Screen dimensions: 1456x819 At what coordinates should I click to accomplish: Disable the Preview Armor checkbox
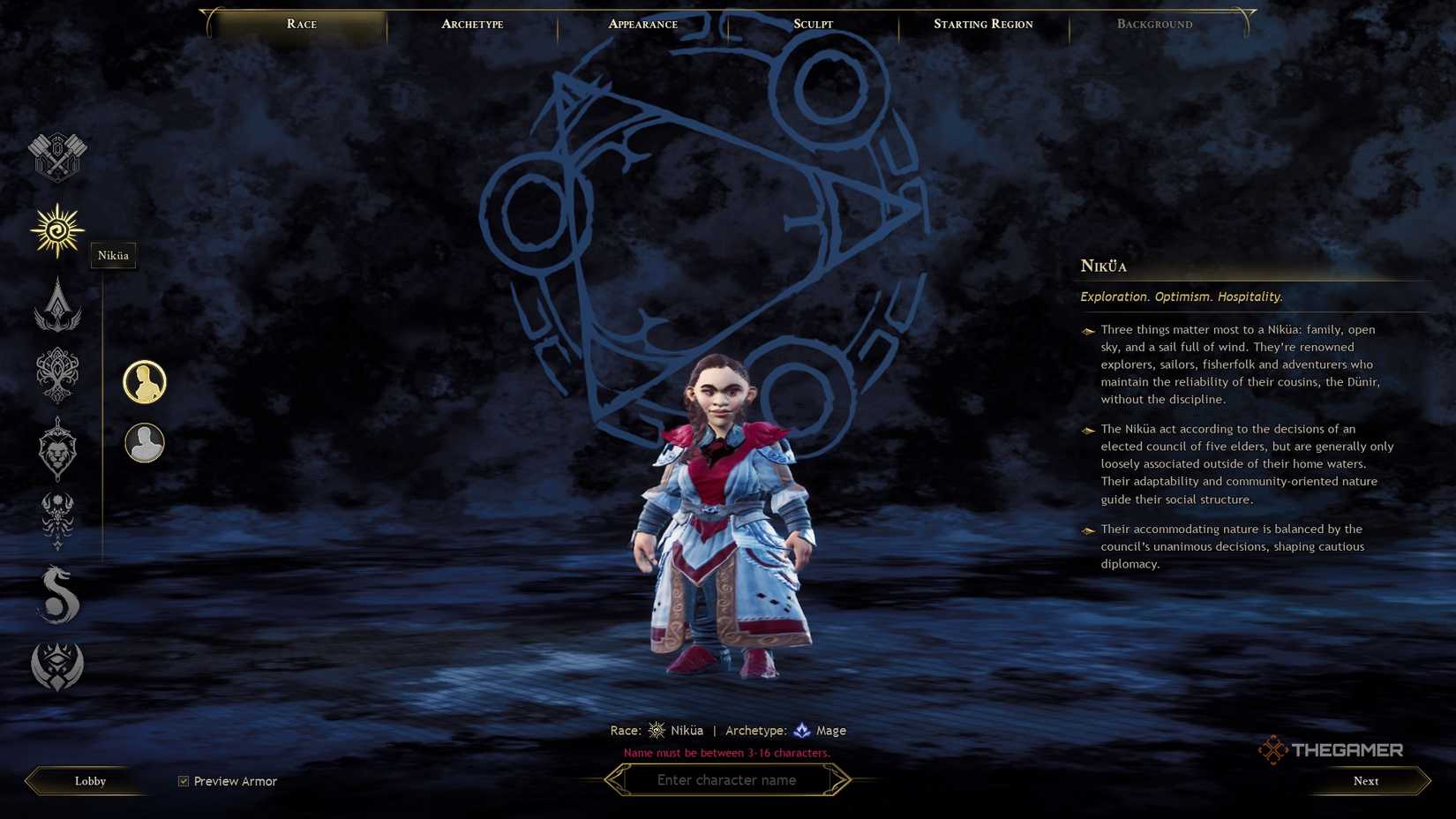point(183,780)
